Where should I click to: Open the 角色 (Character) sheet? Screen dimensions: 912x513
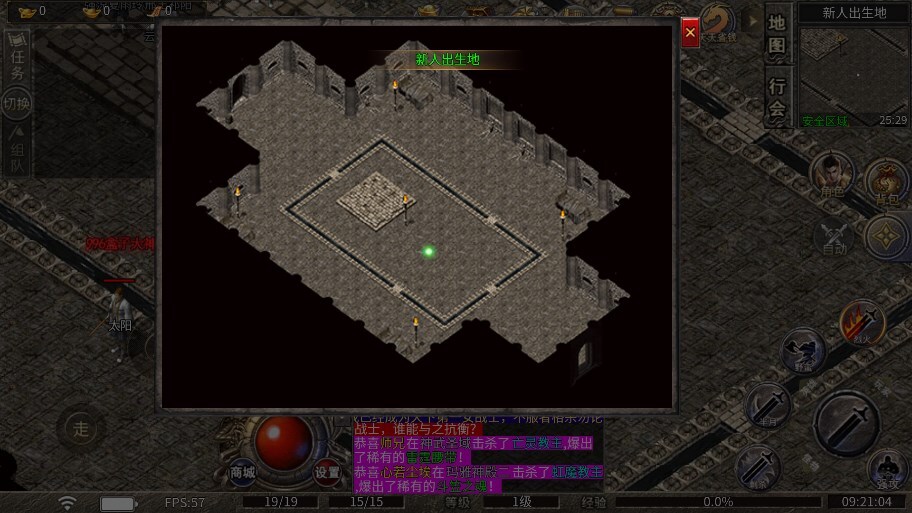coord(831,175)
